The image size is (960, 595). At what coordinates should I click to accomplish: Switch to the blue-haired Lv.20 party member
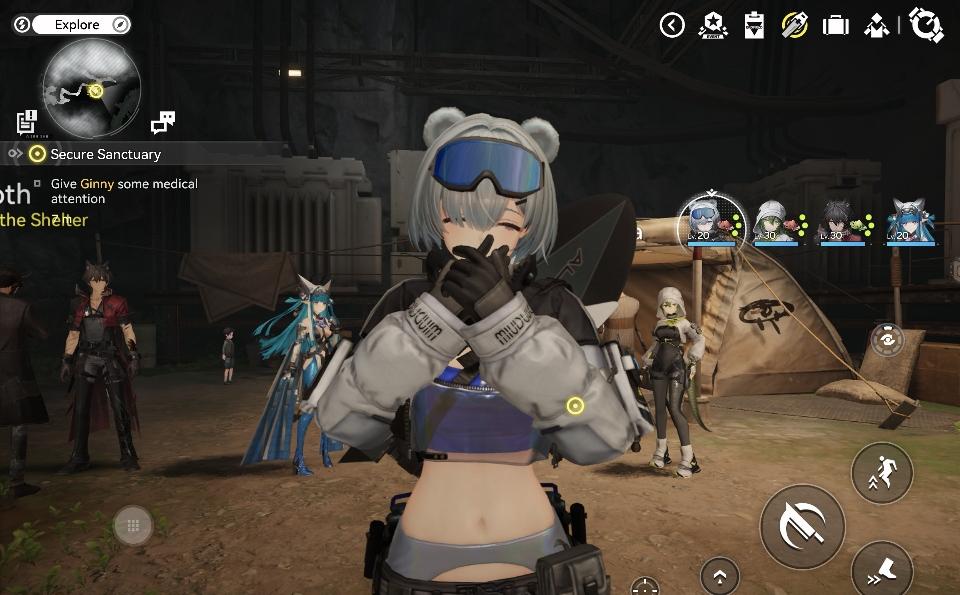910,221
